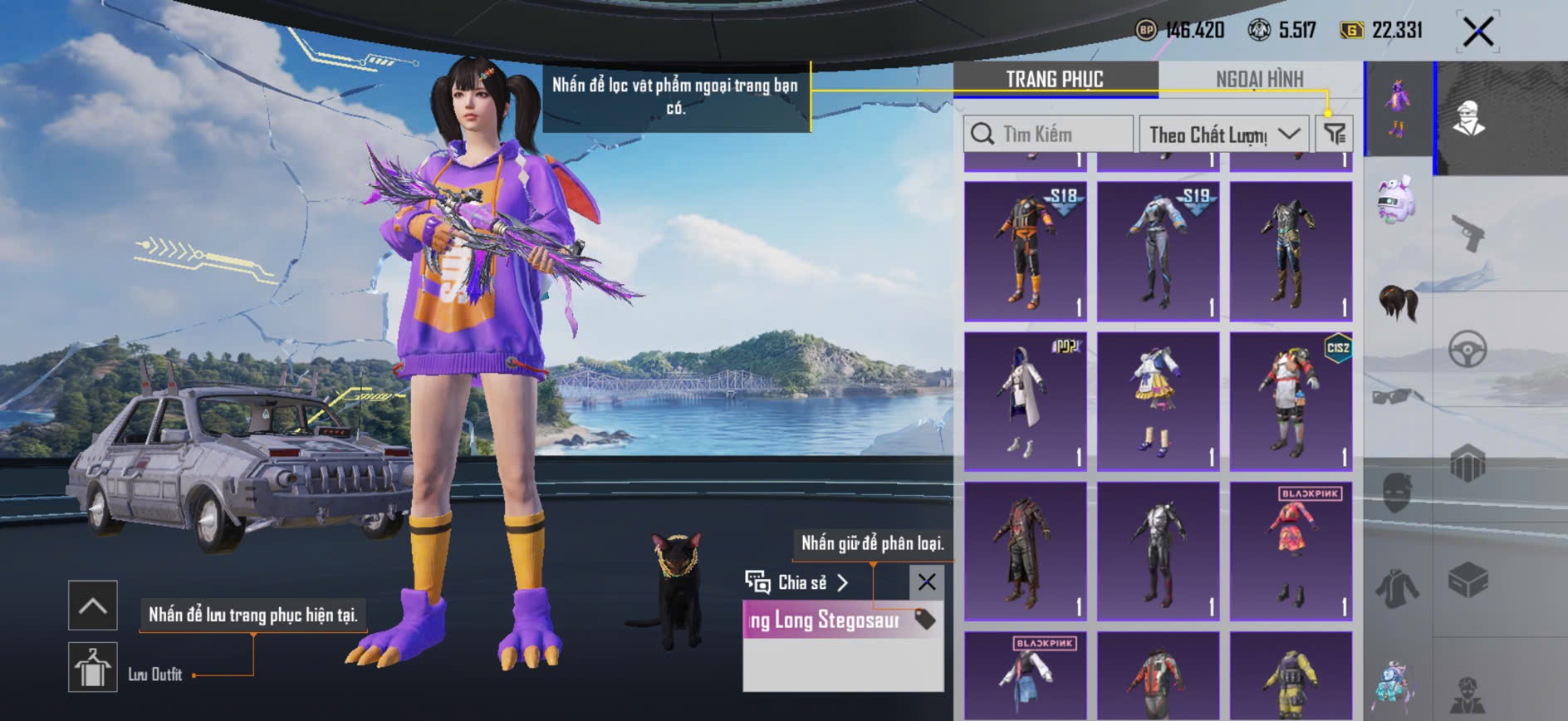Pick the CIS2 badge outfit
The width and height of the screenshot is (1568, 721).
(1291, 400)
